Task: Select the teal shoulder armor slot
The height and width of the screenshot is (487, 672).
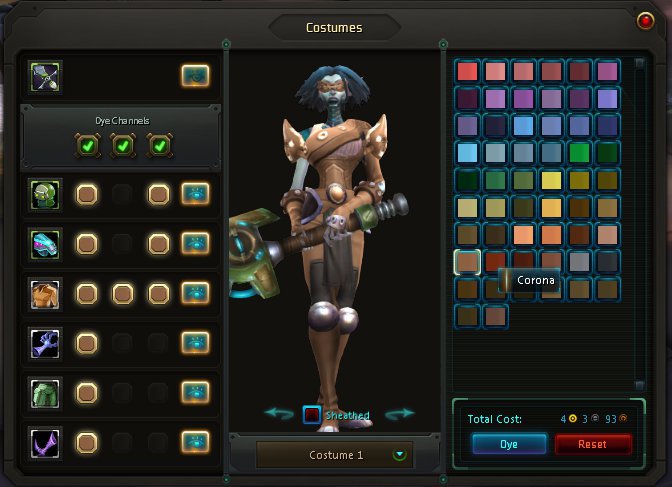Action: pos(46,243)
